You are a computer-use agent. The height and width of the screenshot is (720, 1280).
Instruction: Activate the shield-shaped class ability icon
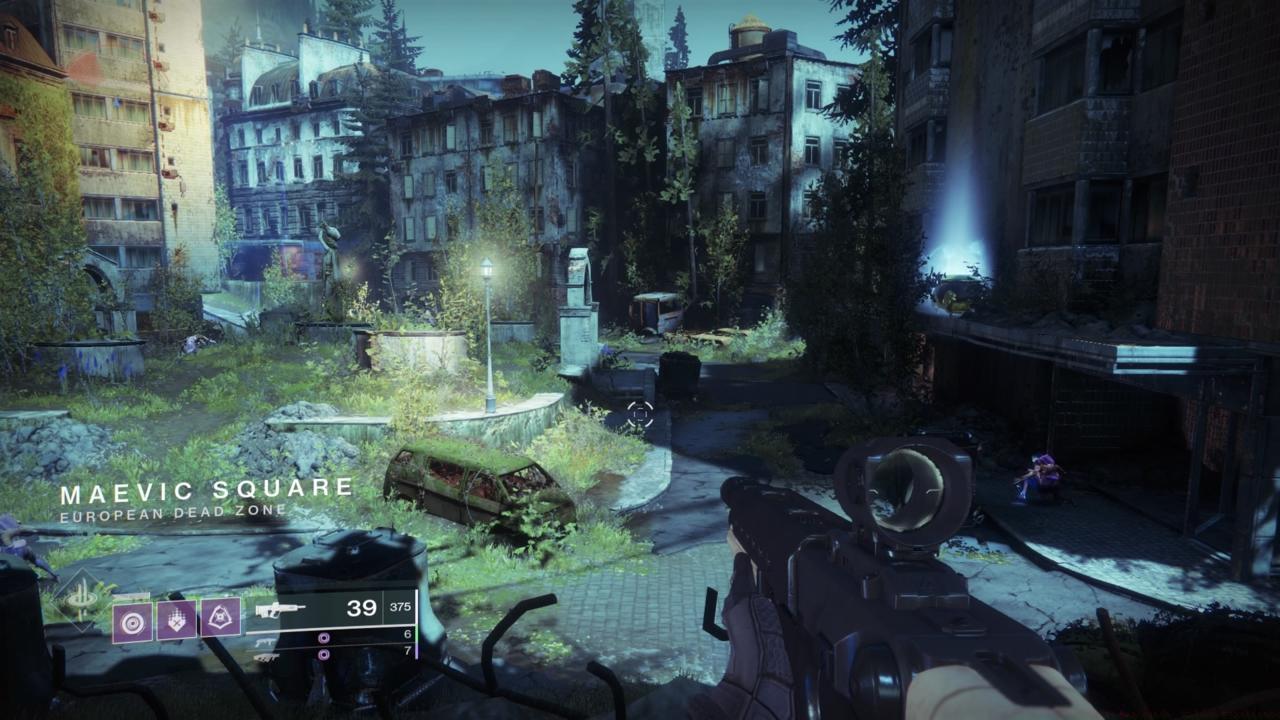point(221,620)
